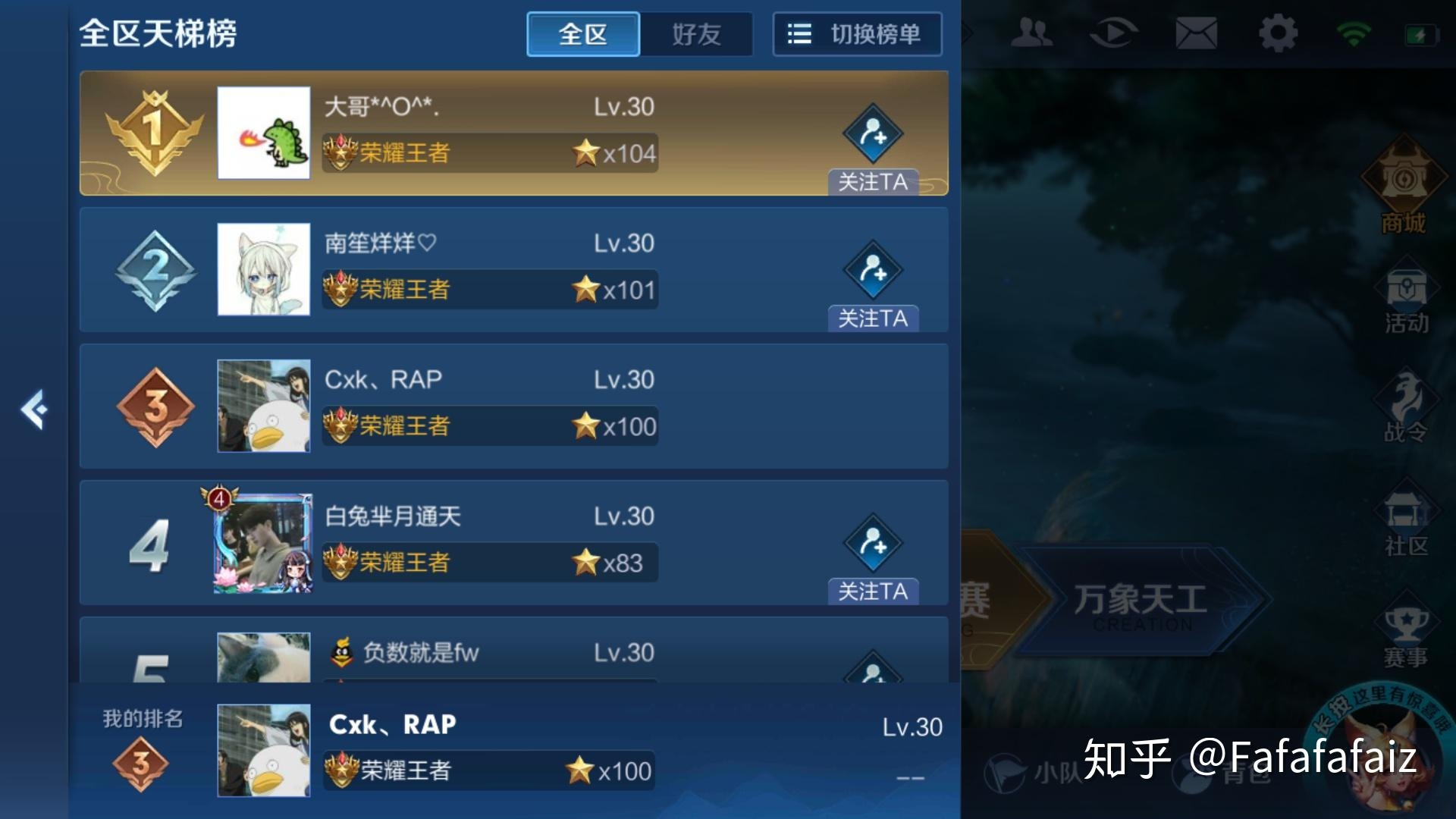
Task: Open the mail inbox icon
Action: [x=1194, y=33]
